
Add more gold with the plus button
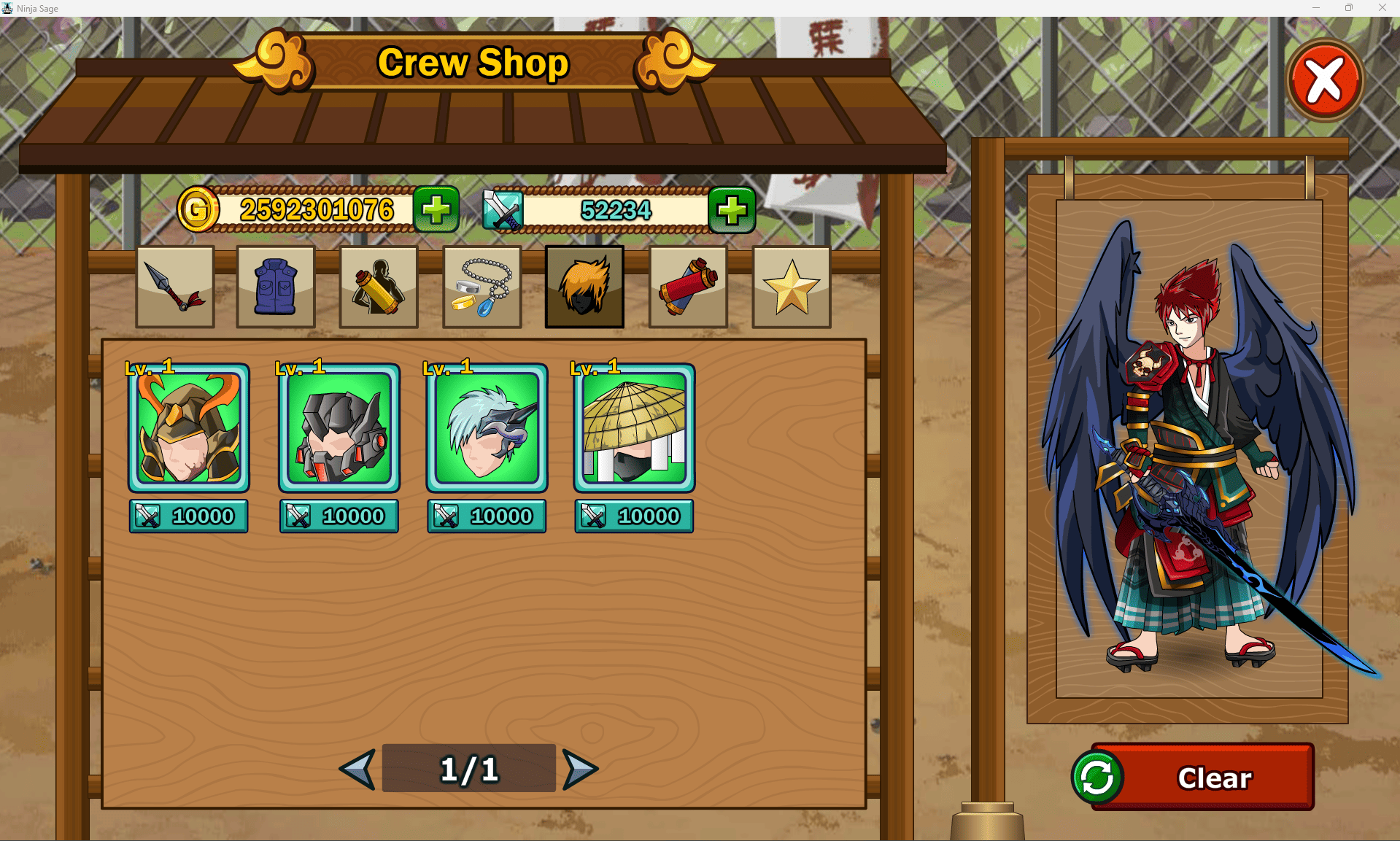(436, 209)
